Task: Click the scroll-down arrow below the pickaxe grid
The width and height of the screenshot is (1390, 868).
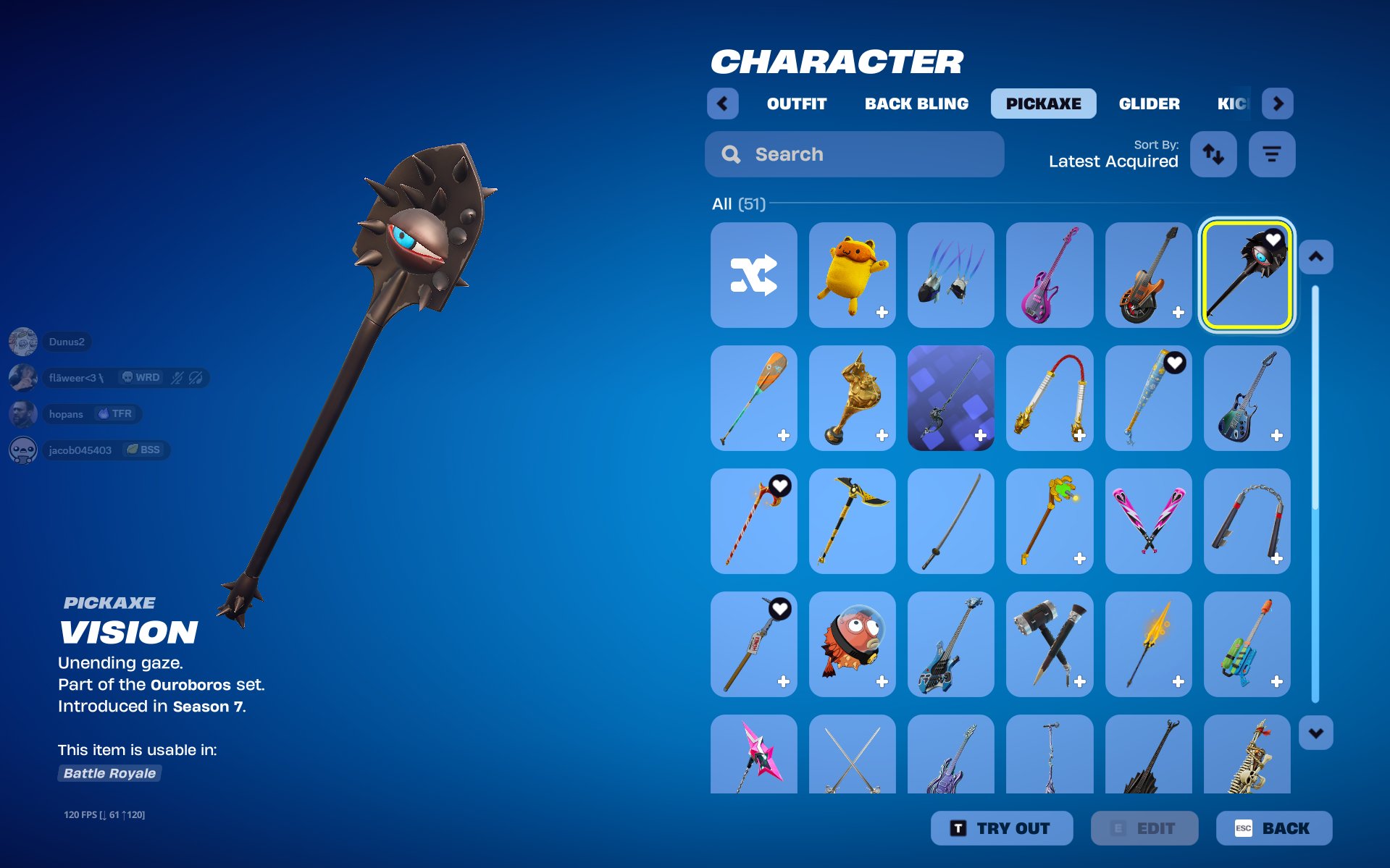Action: click(x=1315, y=733)
